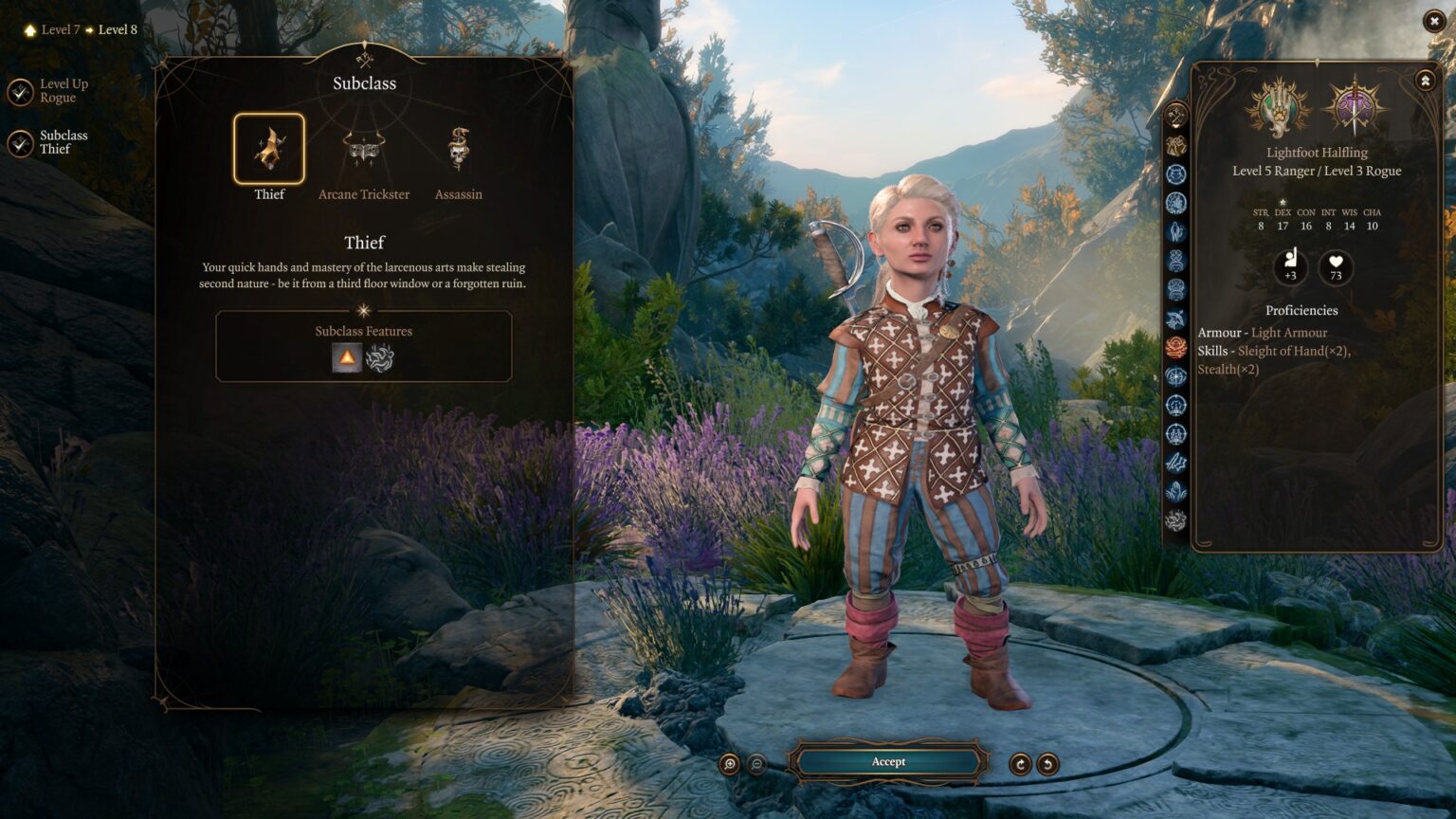Zoom out from the character
This screenshot has height=819, width=1456.
[757, 764]
